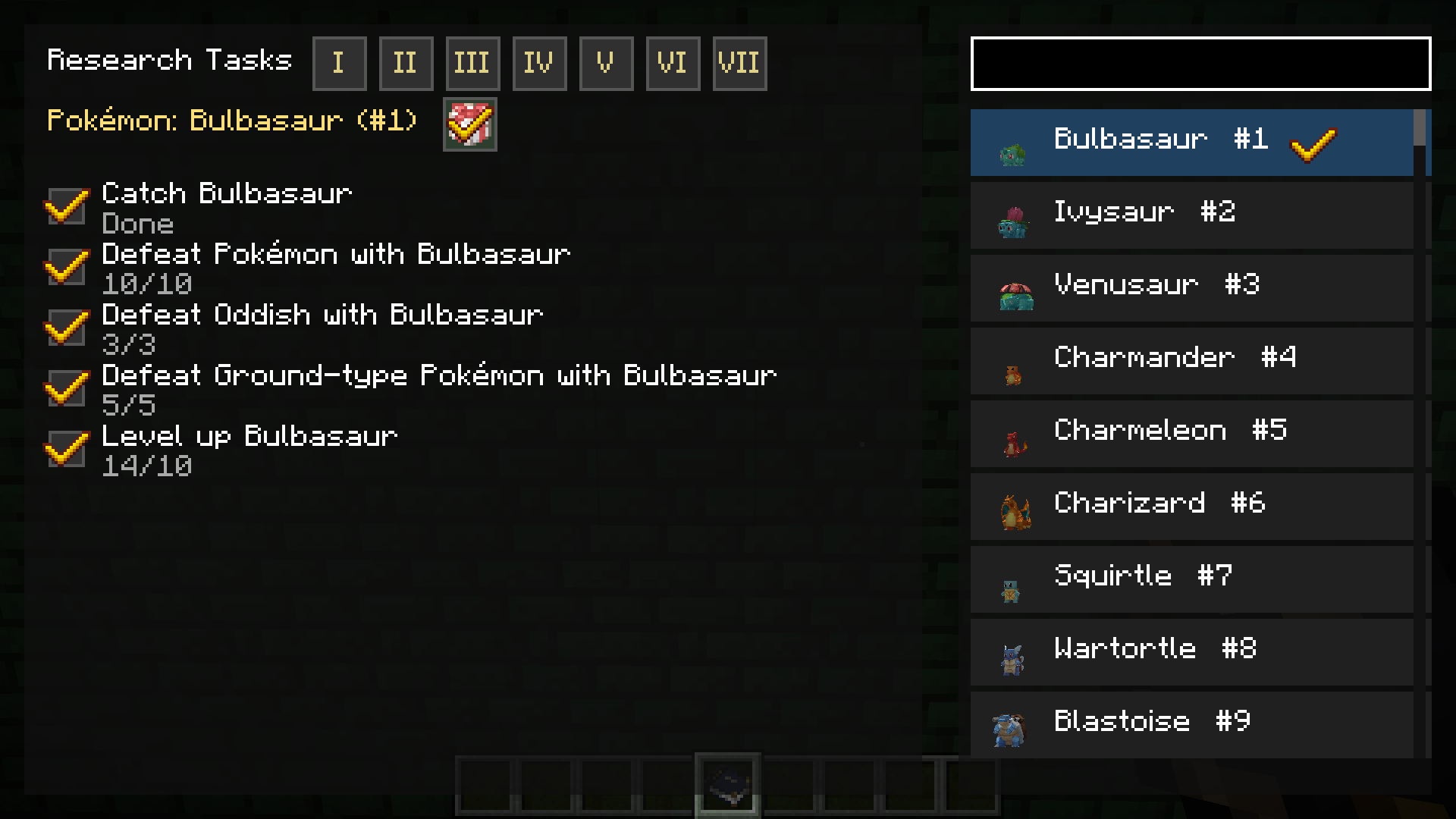1456x819 pixels.
Task: Toggle the Level up Bulbasaur checkbox
Action: (x=67, y=448)
